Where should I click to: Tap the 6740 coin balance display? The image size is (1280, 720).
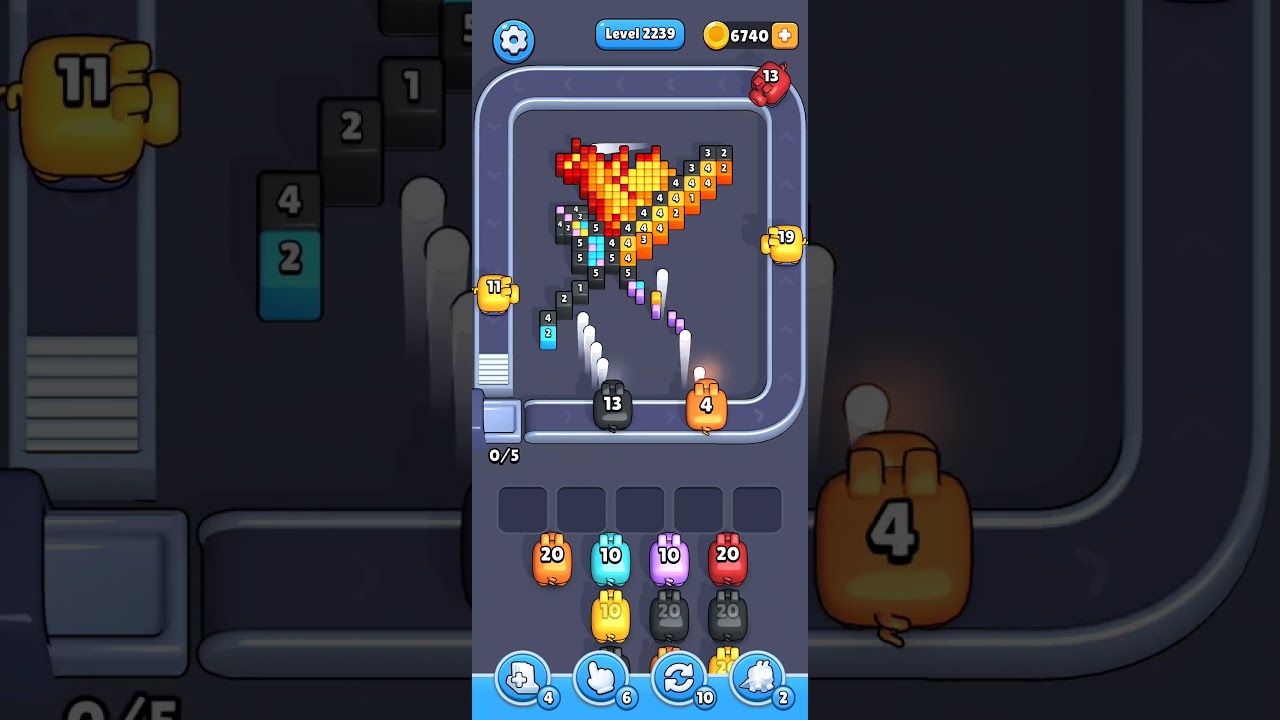pyautogui.click(x=745, y=35)
